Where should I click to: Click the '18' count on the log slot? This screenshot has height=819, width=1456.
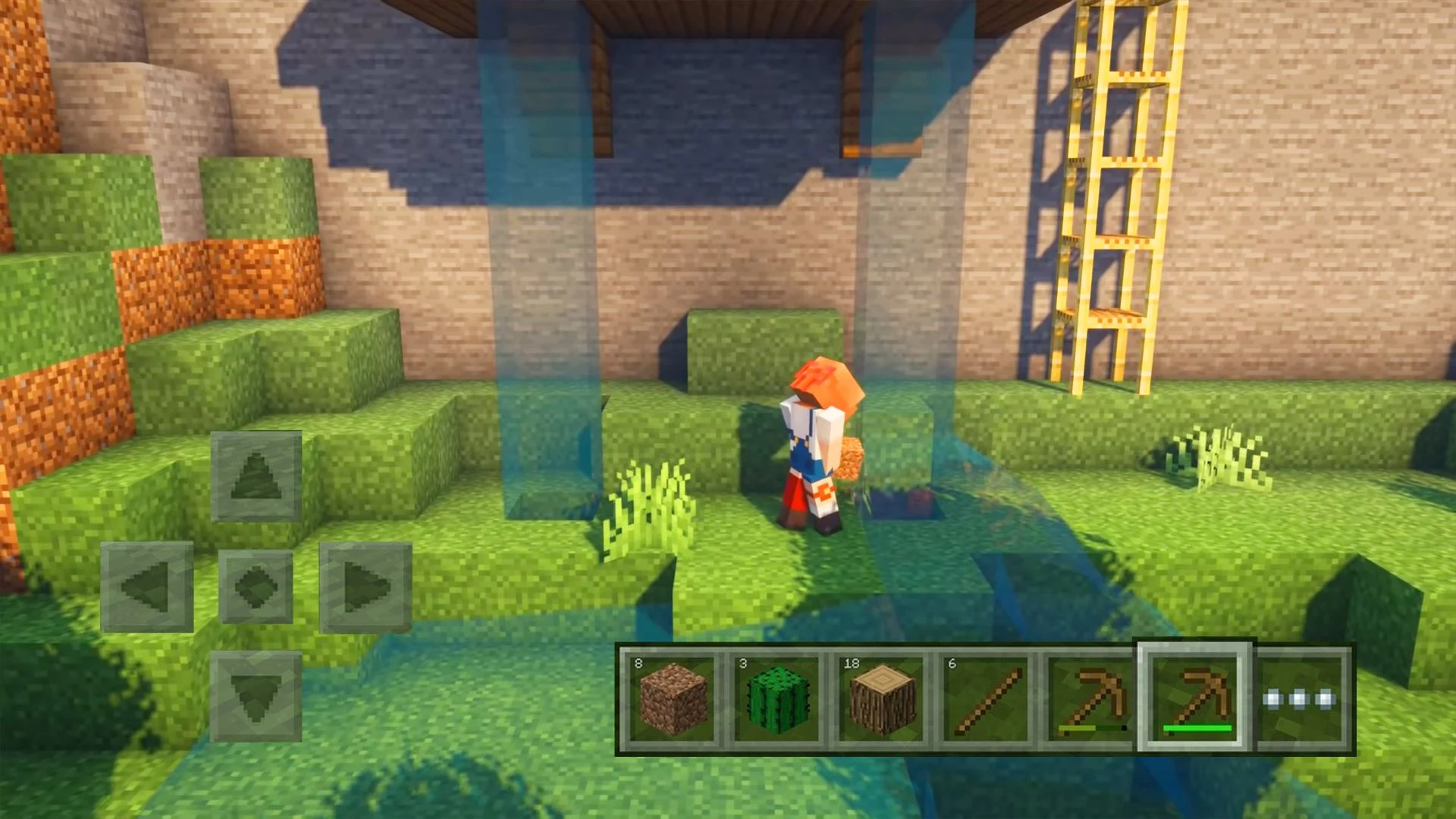850,663
